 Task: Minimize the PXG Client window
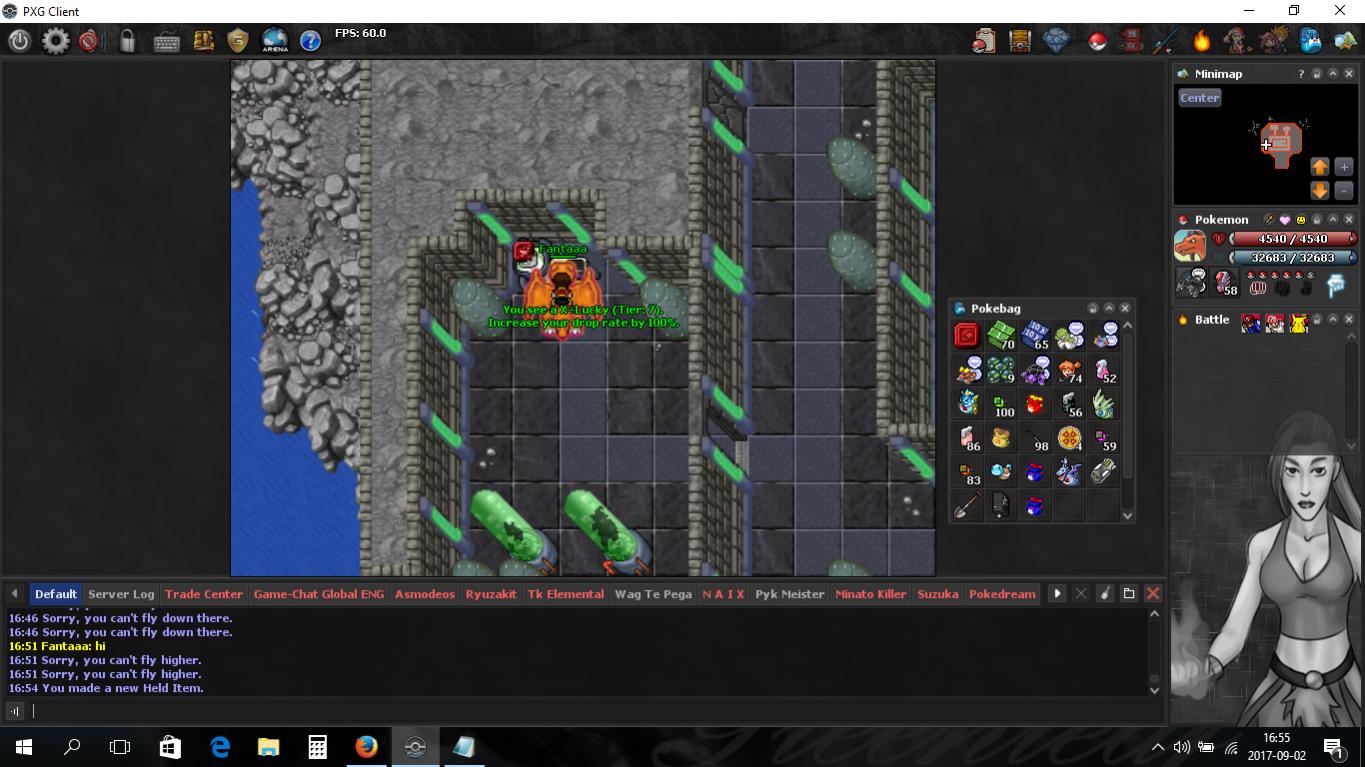pyautogui.click(x=1248, y=11)
